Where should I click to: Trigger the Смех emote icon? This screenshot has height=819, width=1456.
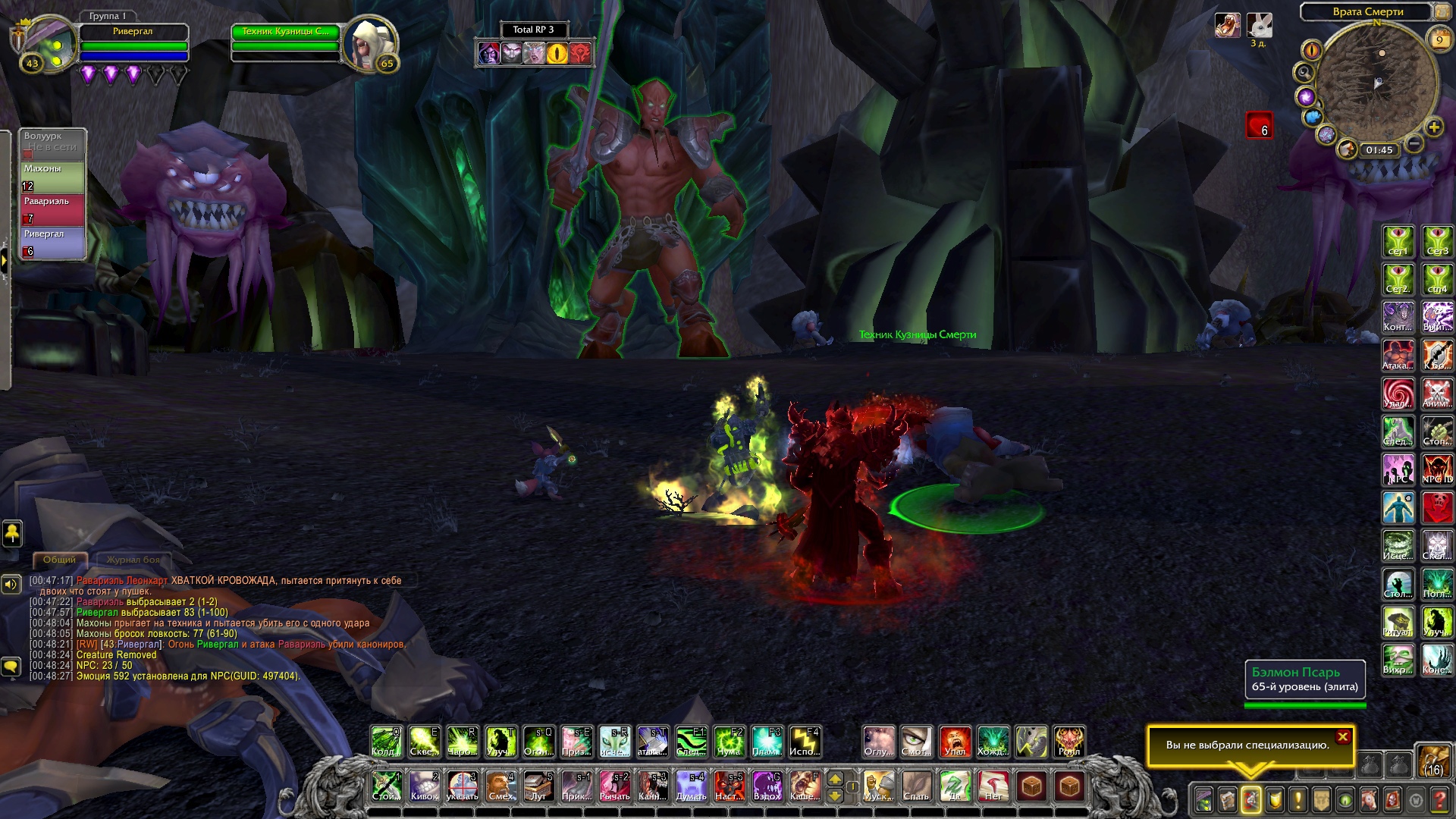pyautogui.click(x=500, y=786)
